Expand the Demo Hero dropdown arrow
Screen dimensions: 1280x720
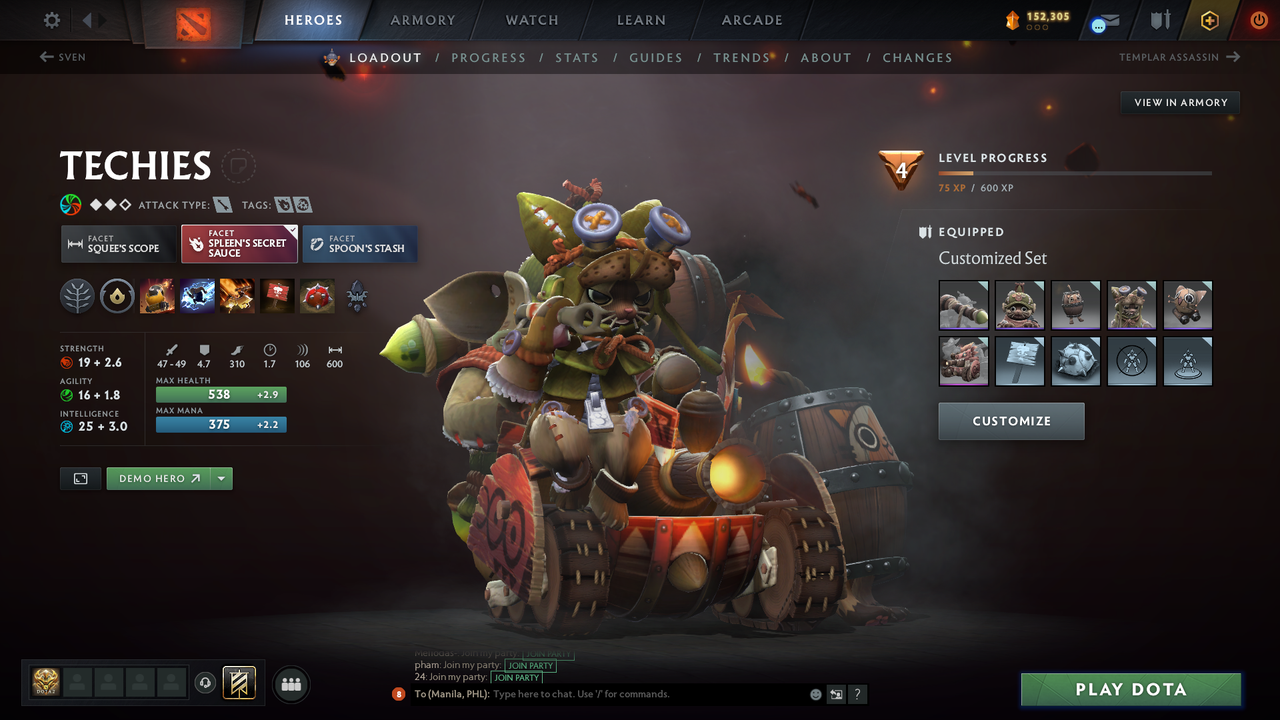pyautogui.click(x=221, y=478)
